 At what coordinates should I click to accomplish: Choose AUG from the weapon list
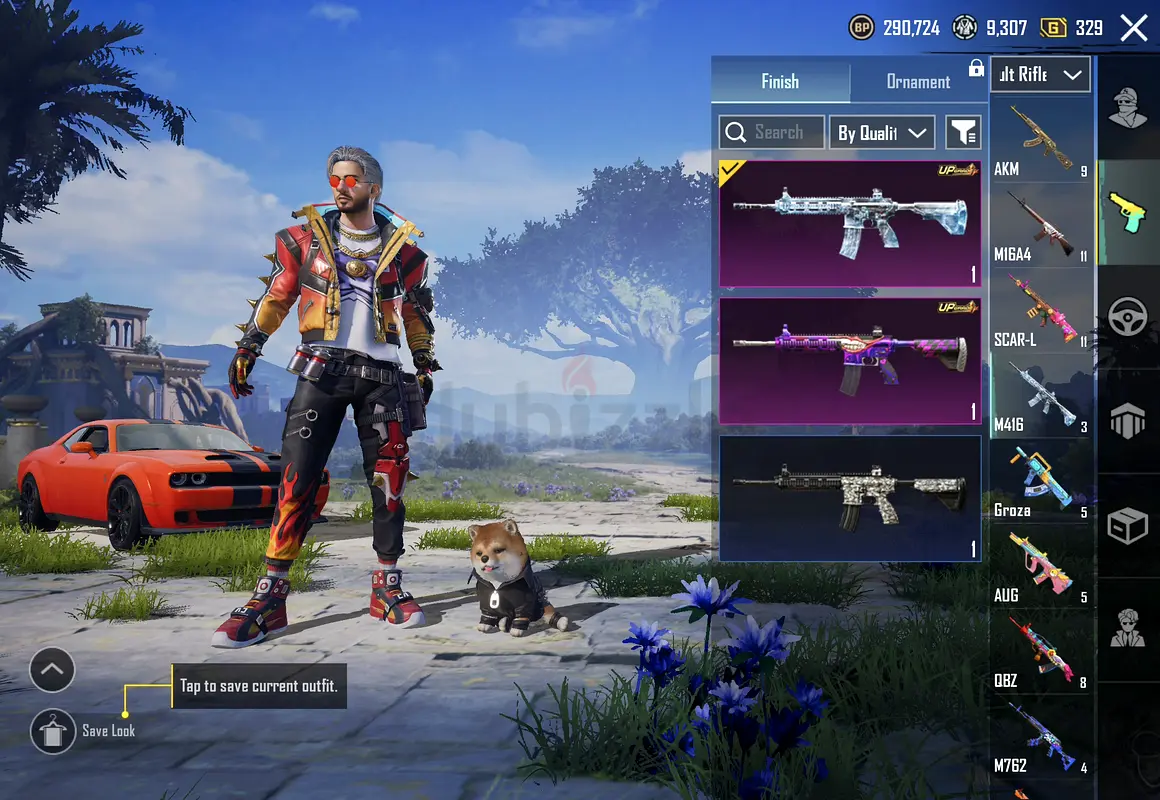(1040, 568)
